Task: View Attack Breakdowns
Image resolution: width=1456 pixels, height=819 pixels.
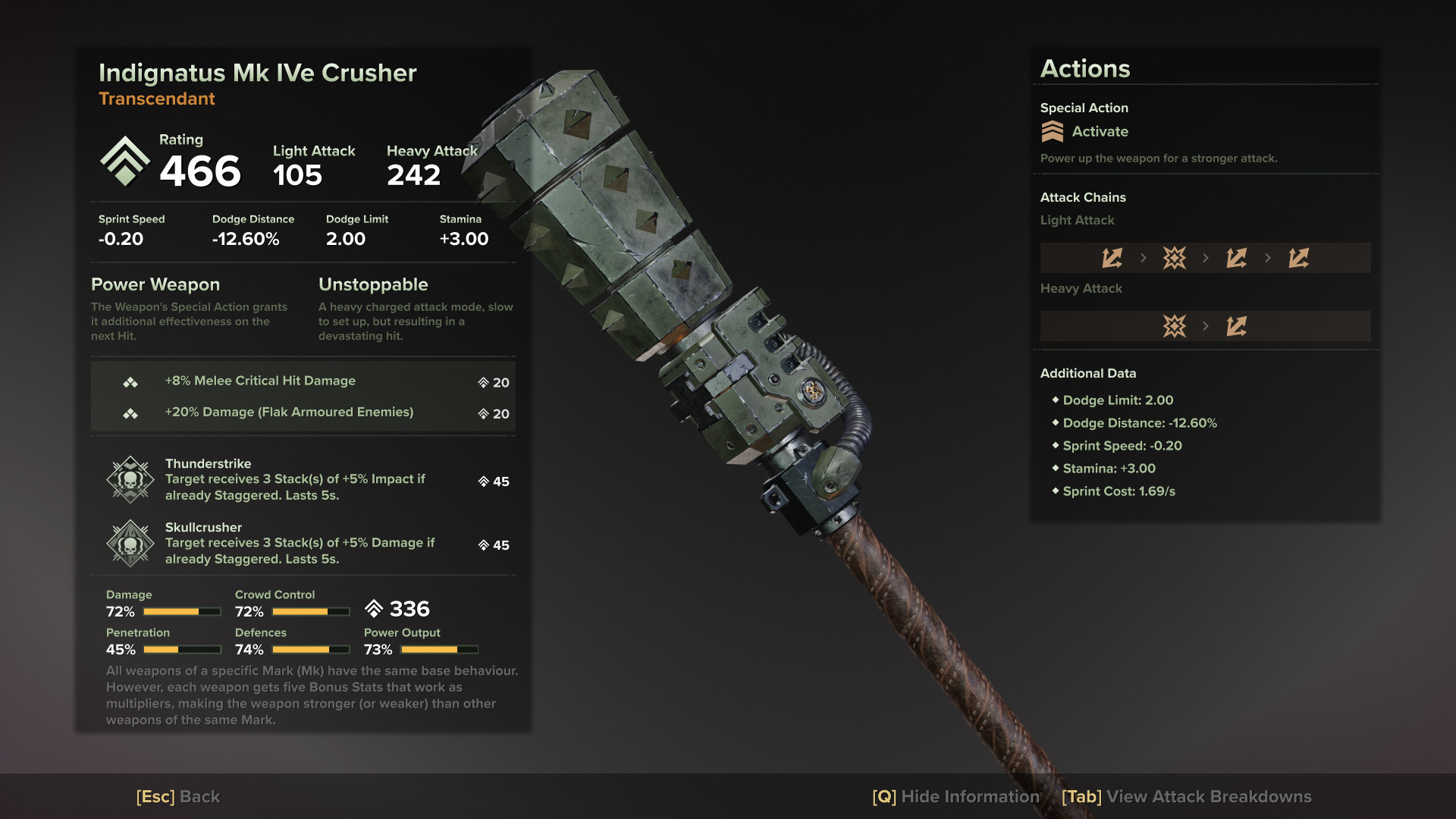Action: point(1186,796)
